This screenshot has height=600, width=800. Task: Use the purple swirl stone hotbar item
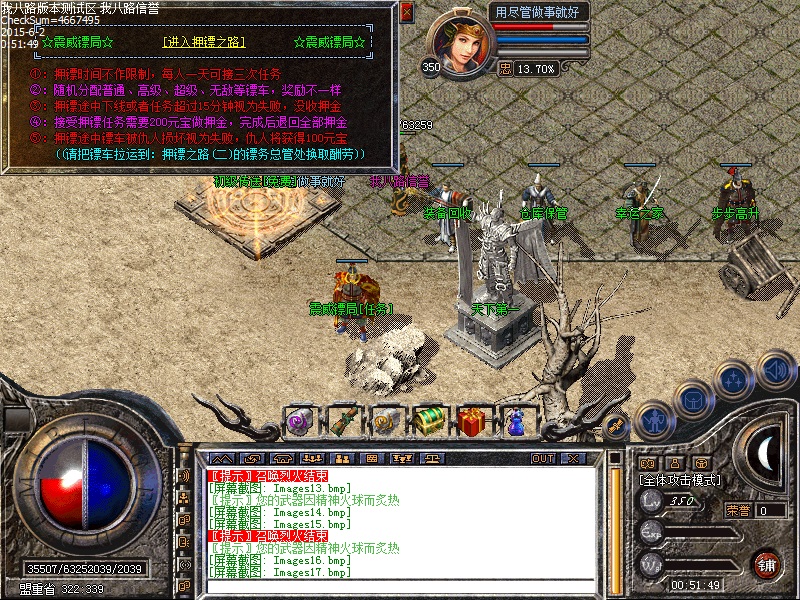point(299,420)
